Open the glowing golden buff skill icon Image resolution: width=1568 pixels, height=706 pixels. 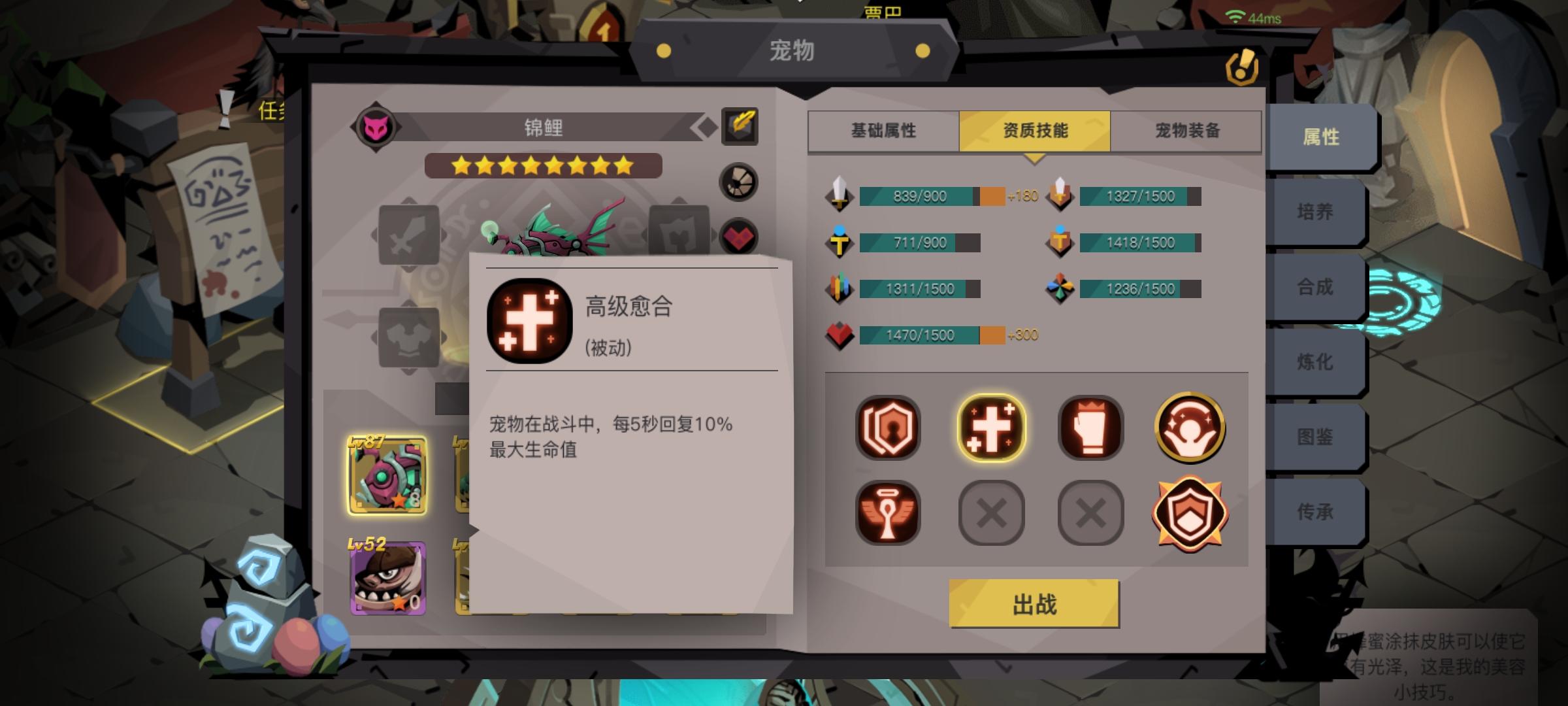tap(1190, 428)
